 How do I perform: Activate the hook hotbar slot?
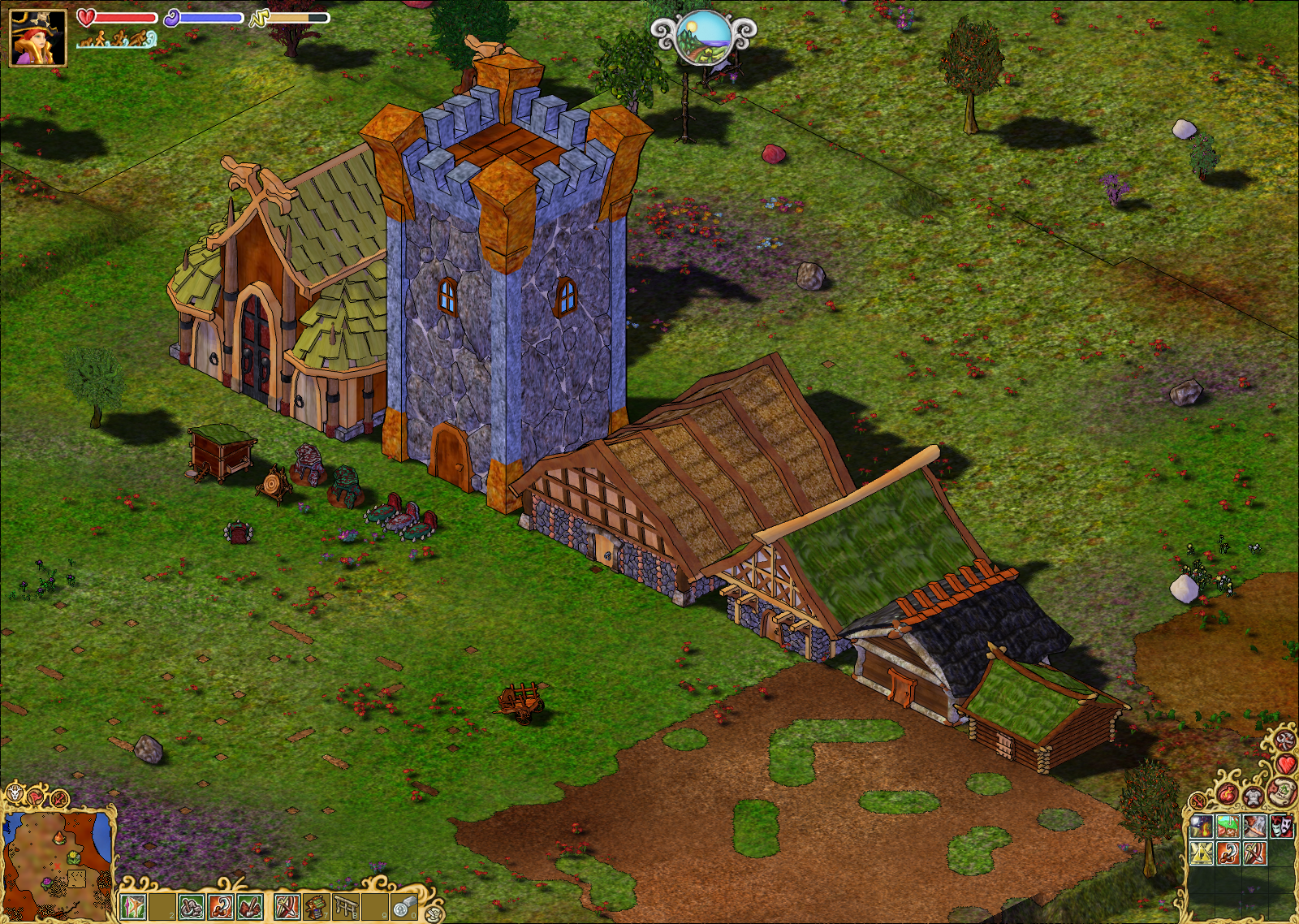pyautogui.click(x=221, y=906)
